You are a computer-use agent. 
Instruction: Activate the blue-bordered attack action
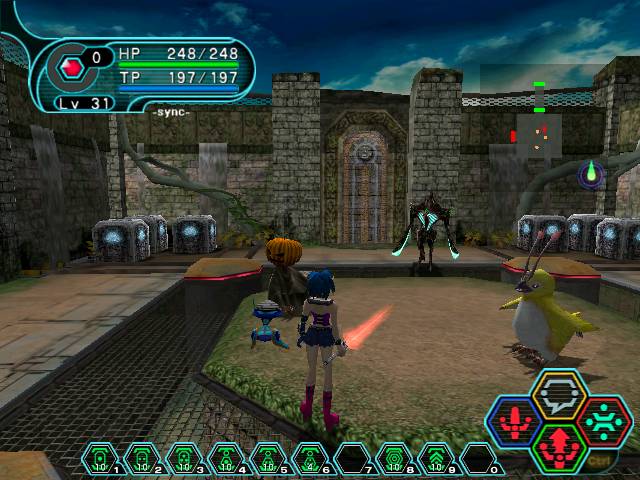point(514,422)
